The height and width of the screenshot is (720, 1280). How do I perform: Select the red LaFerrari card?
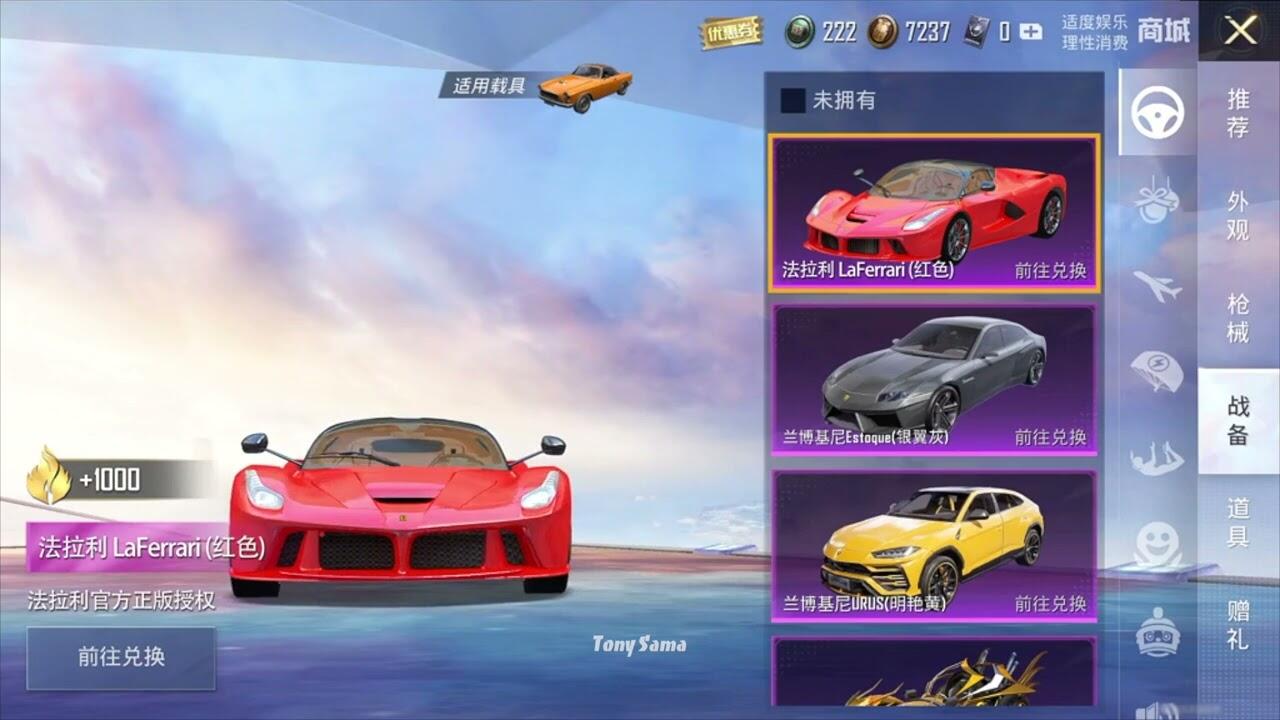coord(934,213)
